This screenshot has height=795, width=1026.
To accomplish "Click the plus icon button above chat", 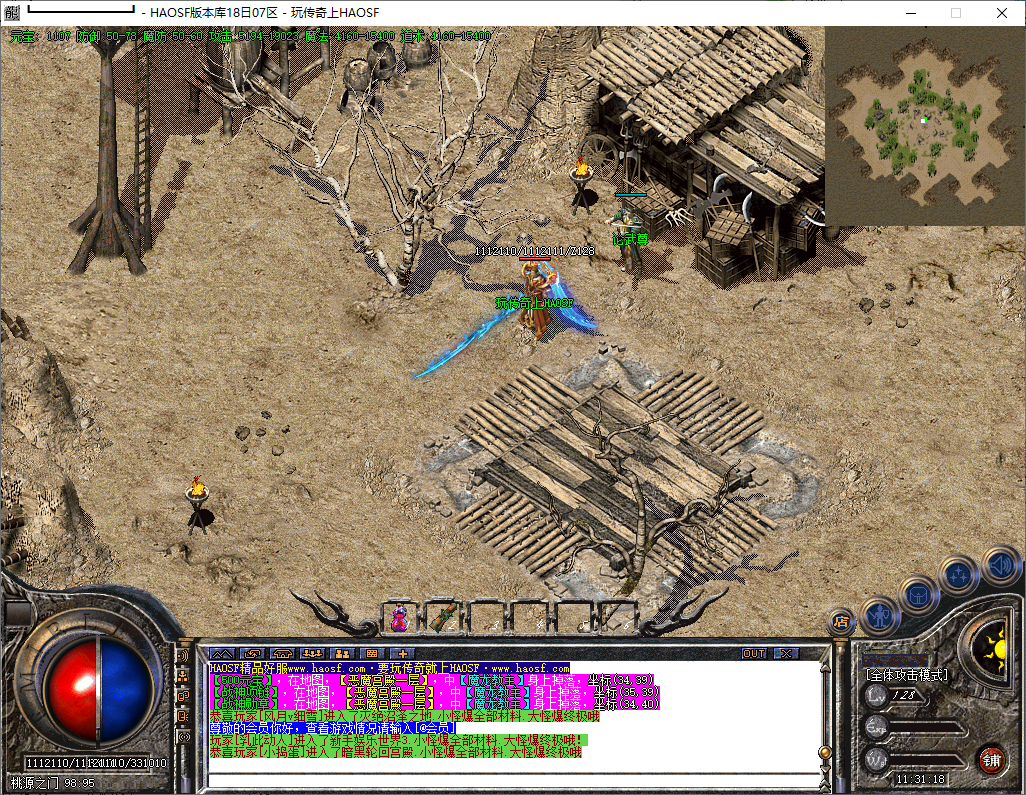I will (x=402, y=653).
